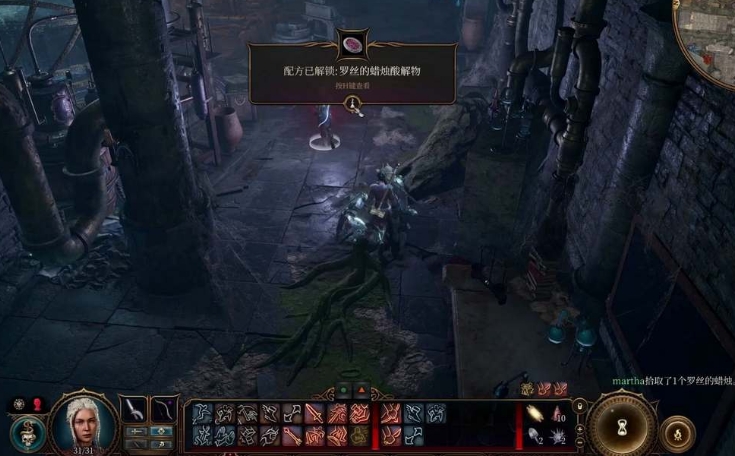Viewport: 735px width, 456px height.
Task: Equip the melee weapon slot
Action: (135, 408)
